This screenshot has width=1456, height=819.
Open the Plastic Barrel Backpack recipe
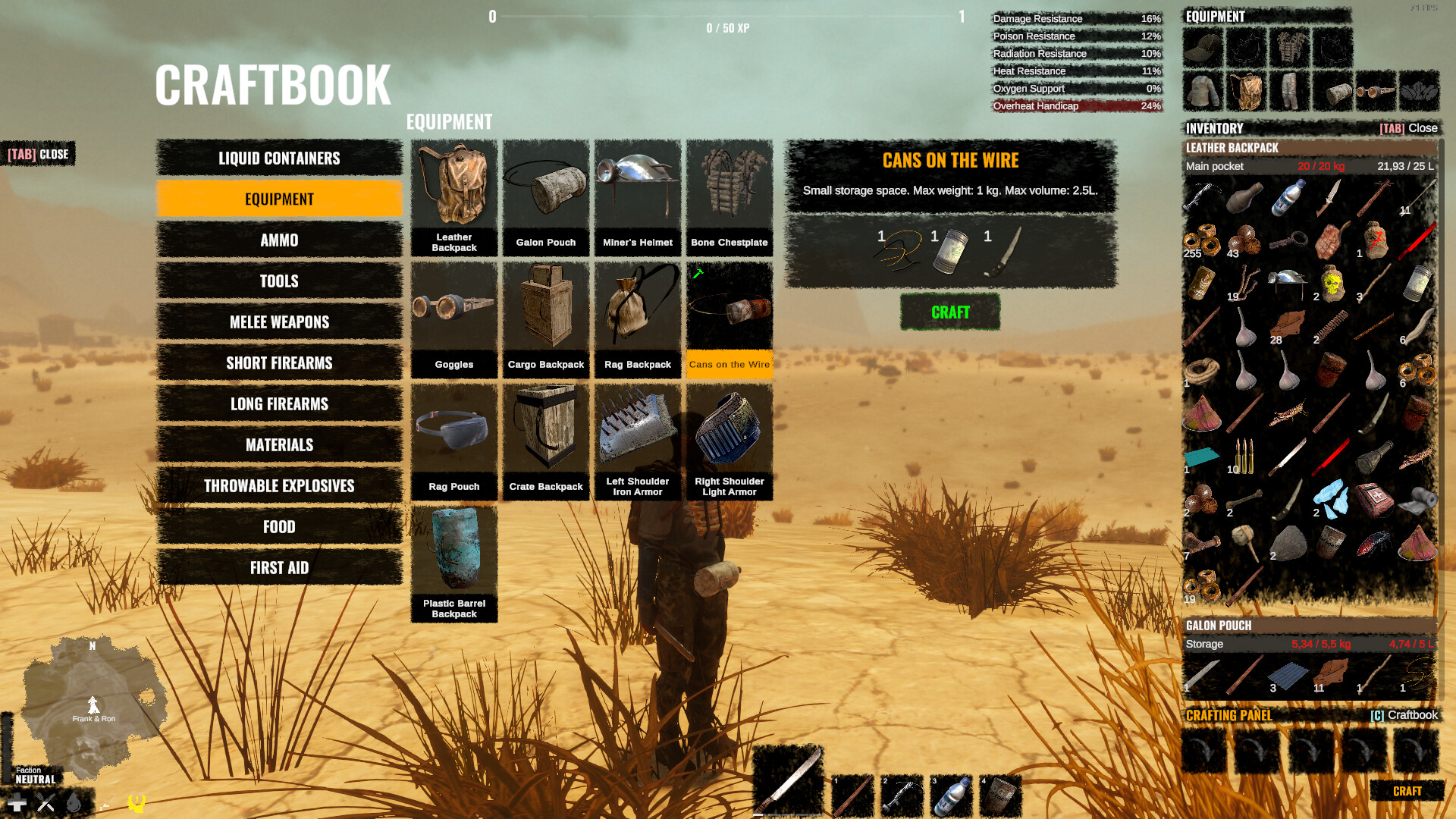[x=453, y=561]
